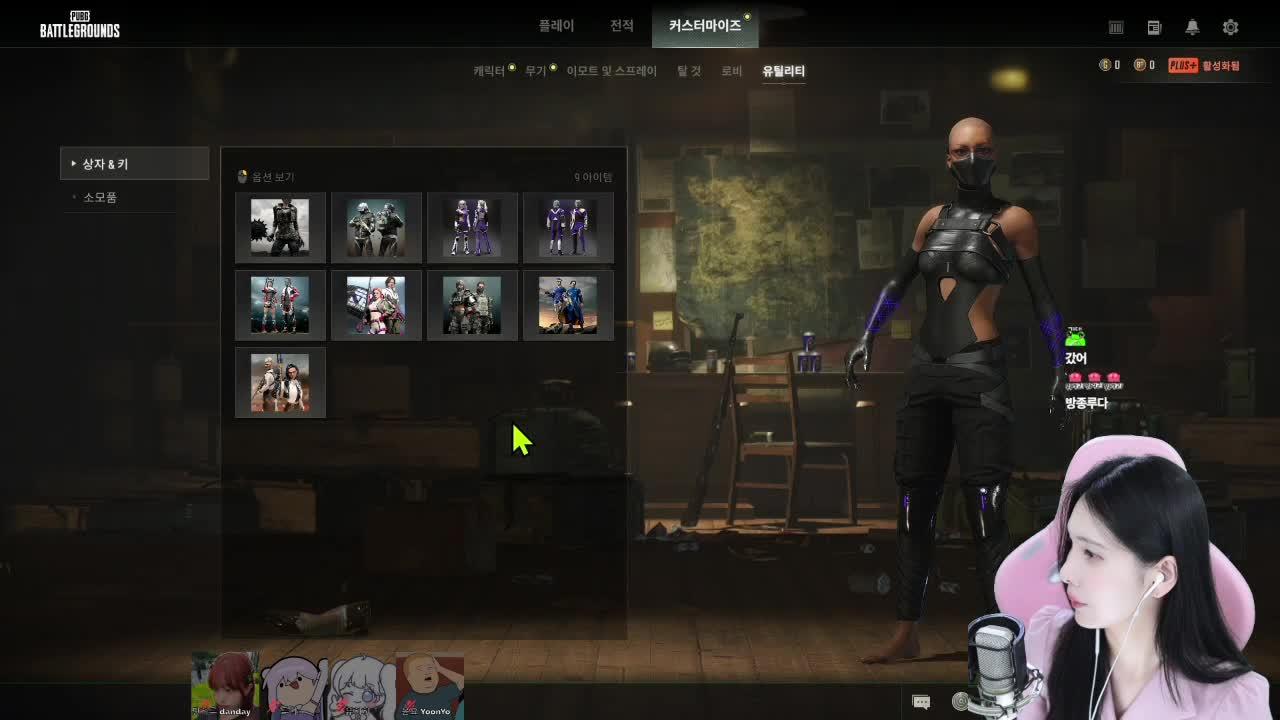The width and height of the screenshot is (1280, 720).
Task: Open the 플레이 menu
Action: click(x=555, y=27)
